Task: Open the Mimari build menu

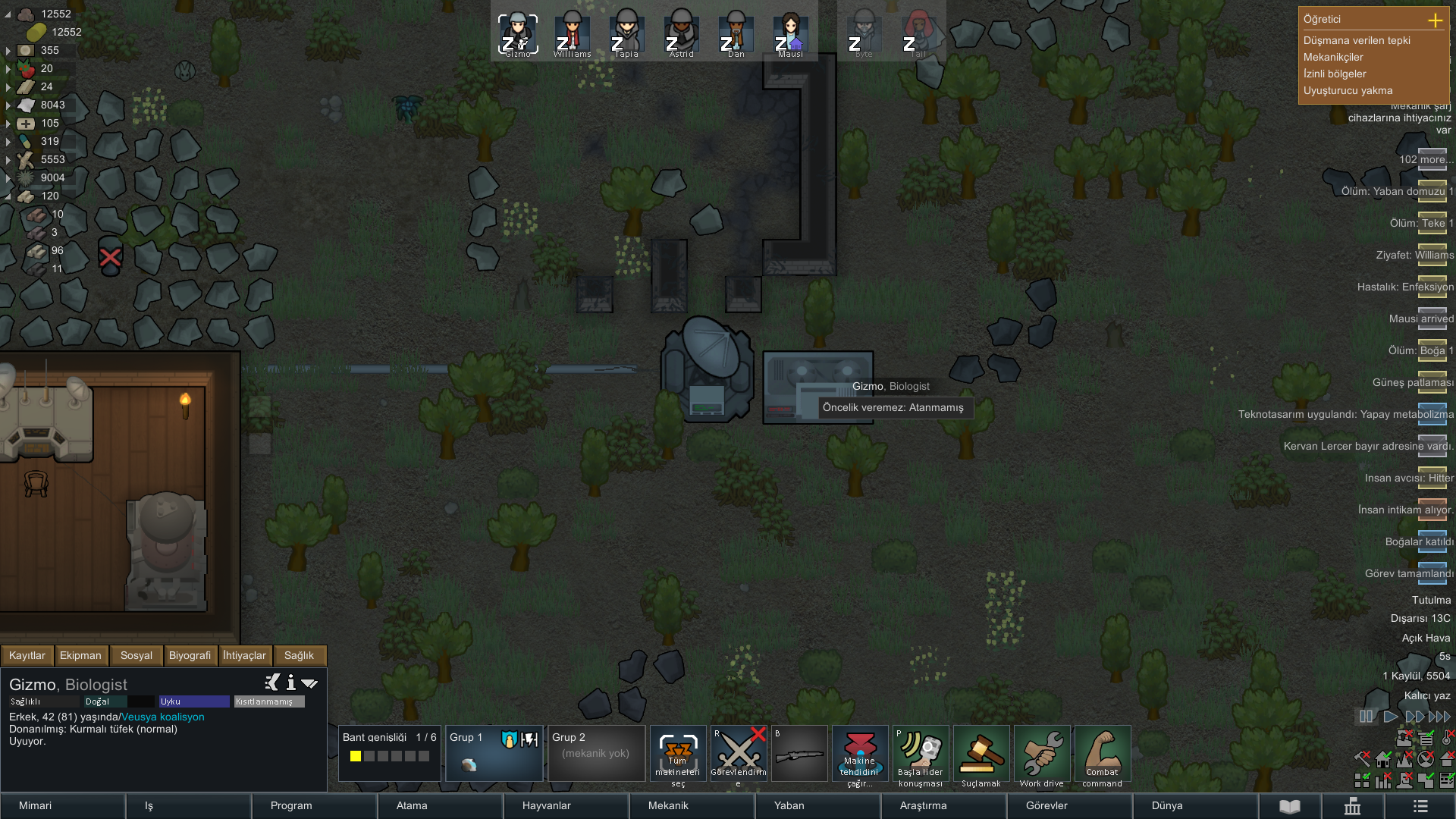Action: pos(62,805)
